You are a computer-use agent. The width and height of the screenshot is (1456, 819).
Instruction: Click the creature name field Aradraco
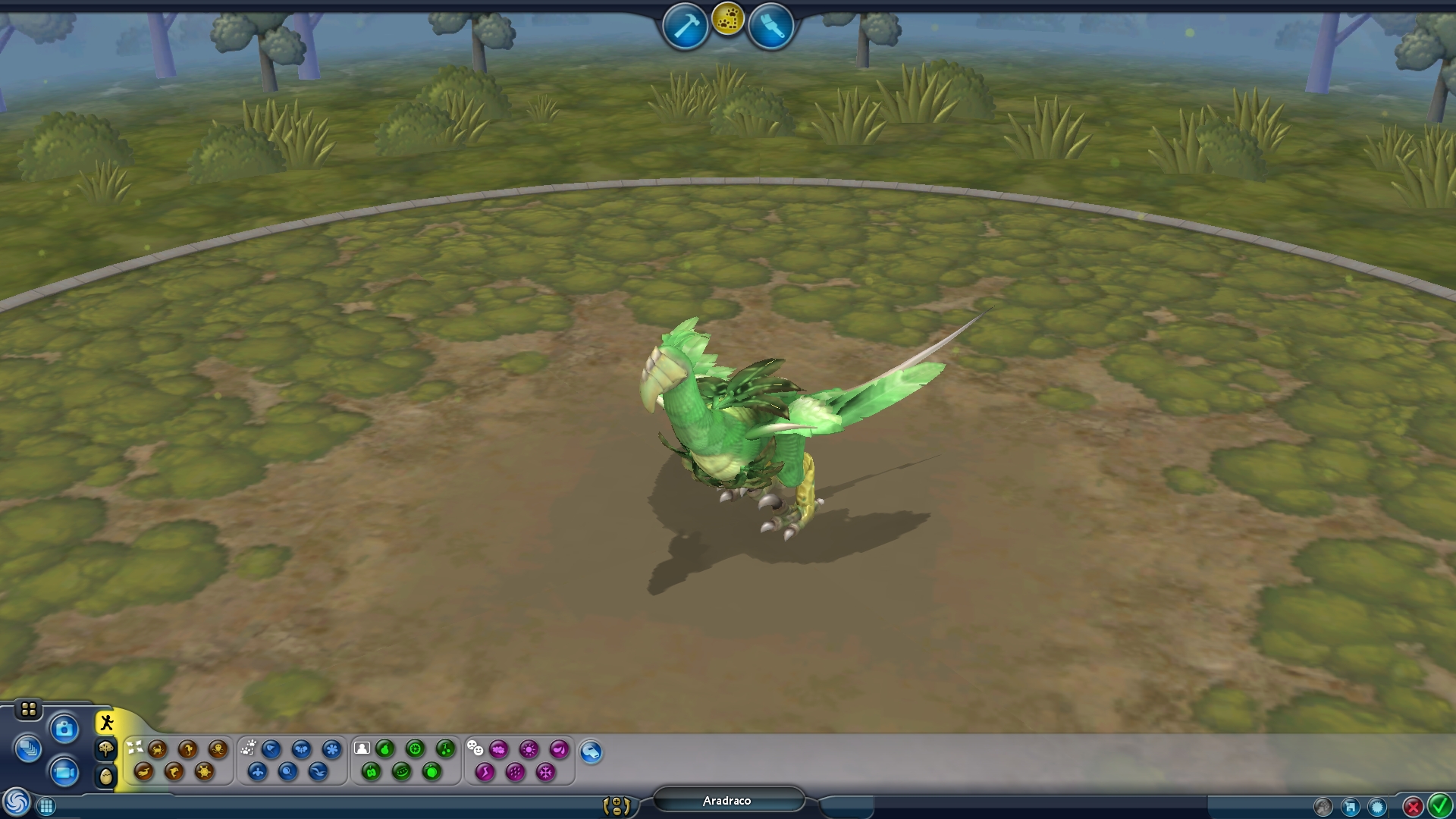coord(727,801)
